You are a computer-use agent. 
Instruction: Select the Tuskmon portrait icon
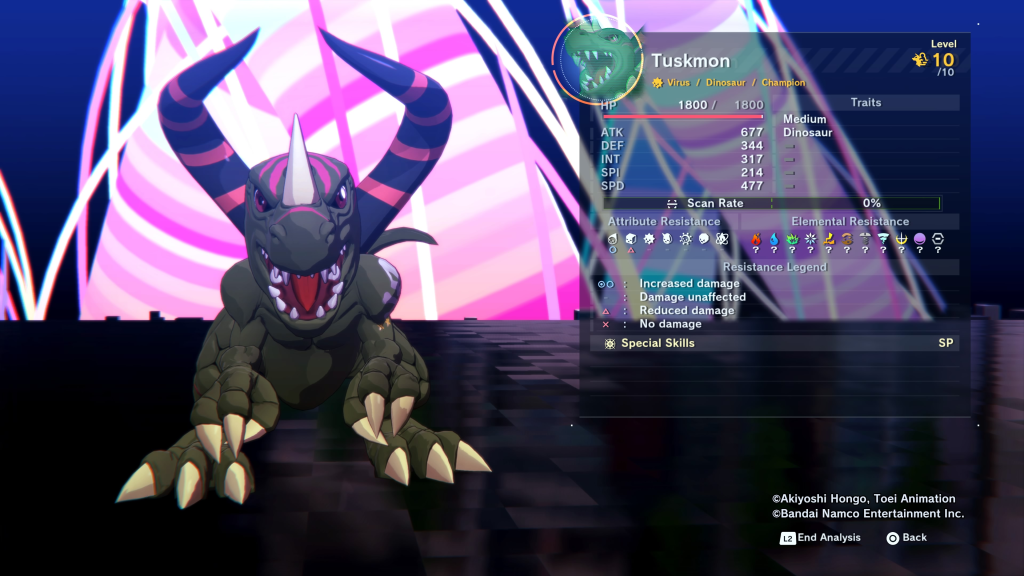click(599, 59)
